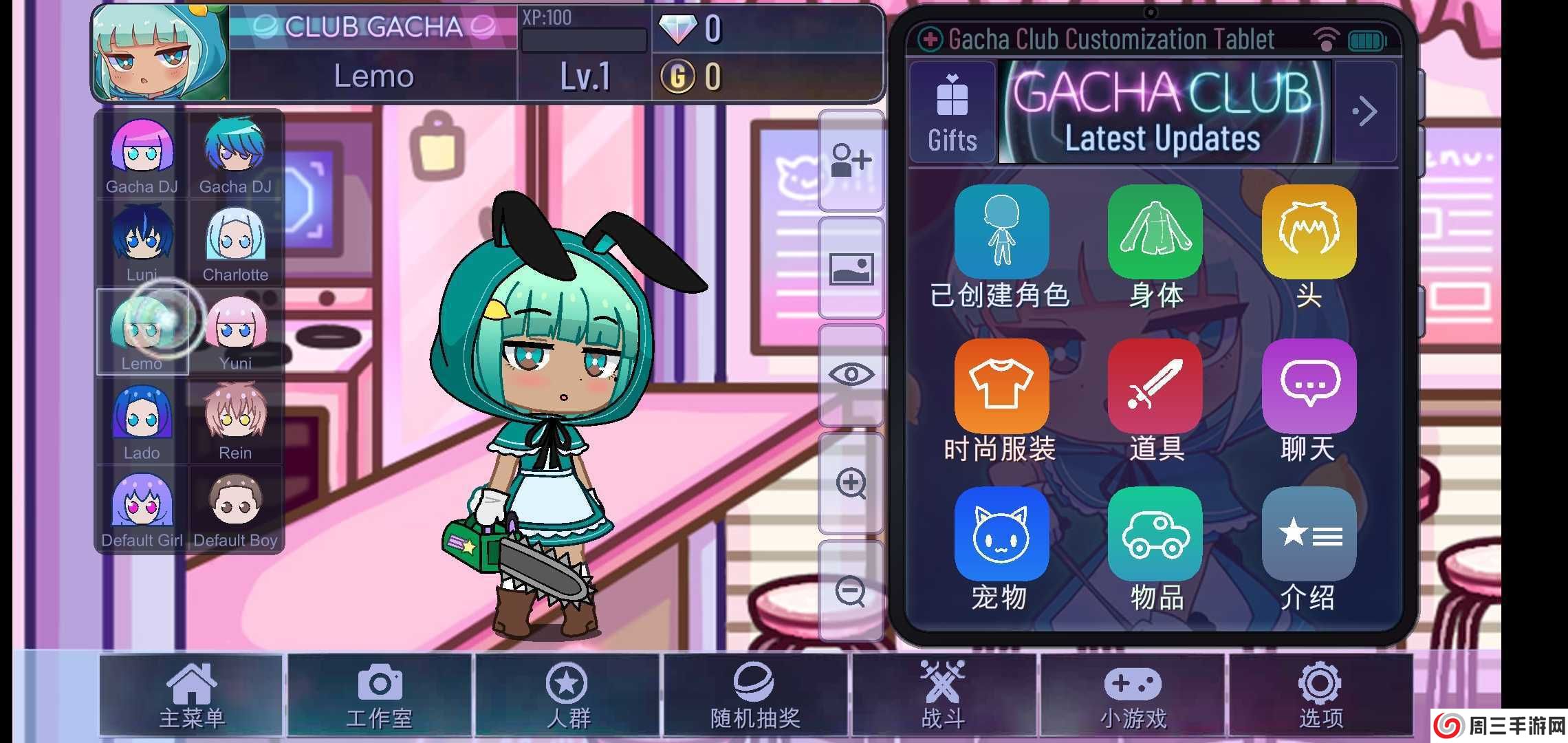Select the Charlotte character slot
This screenshot has height=743, width=1568.
click(x=235, y=244)
